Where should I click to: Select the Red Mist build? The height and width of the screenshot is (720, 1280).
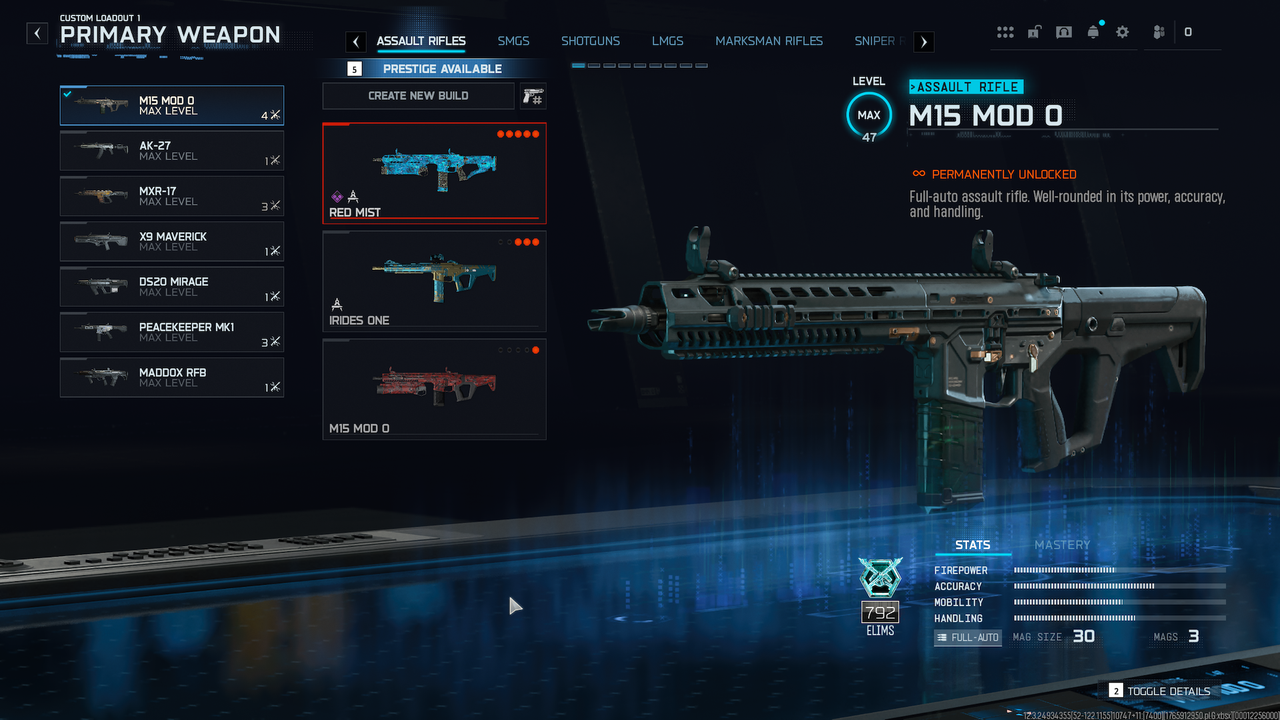[434, 172]
